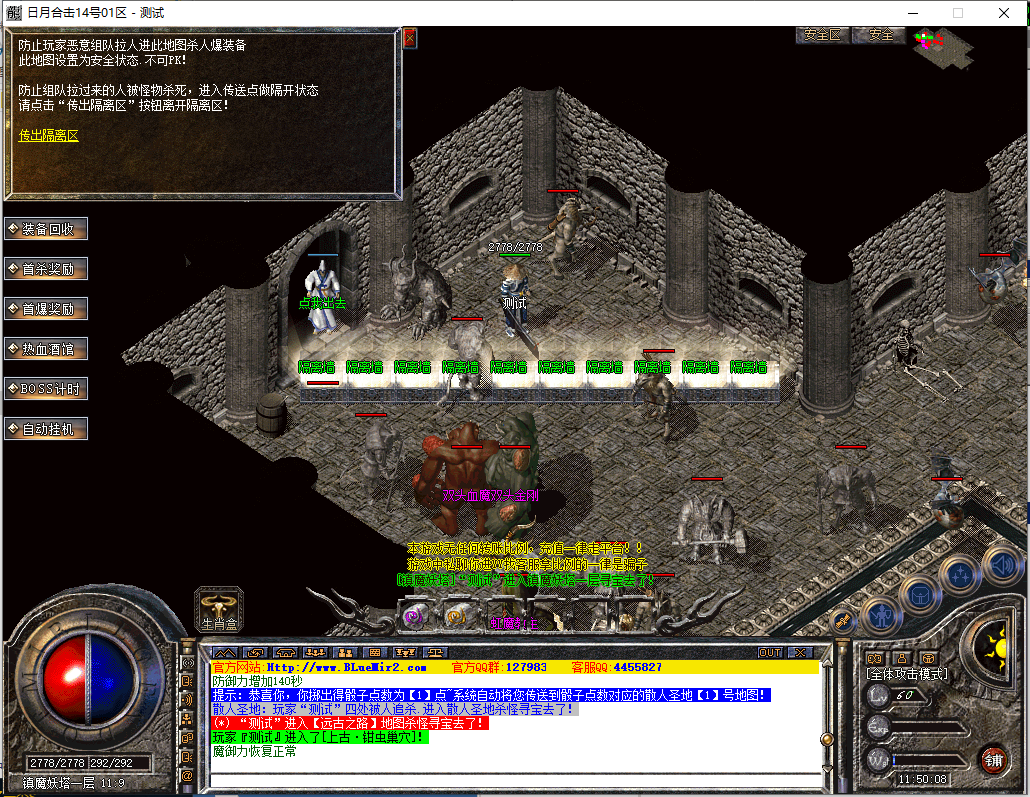Enter the 热血酒馆 tavern menu
1030x797 pixels.
tap(46, 349)
